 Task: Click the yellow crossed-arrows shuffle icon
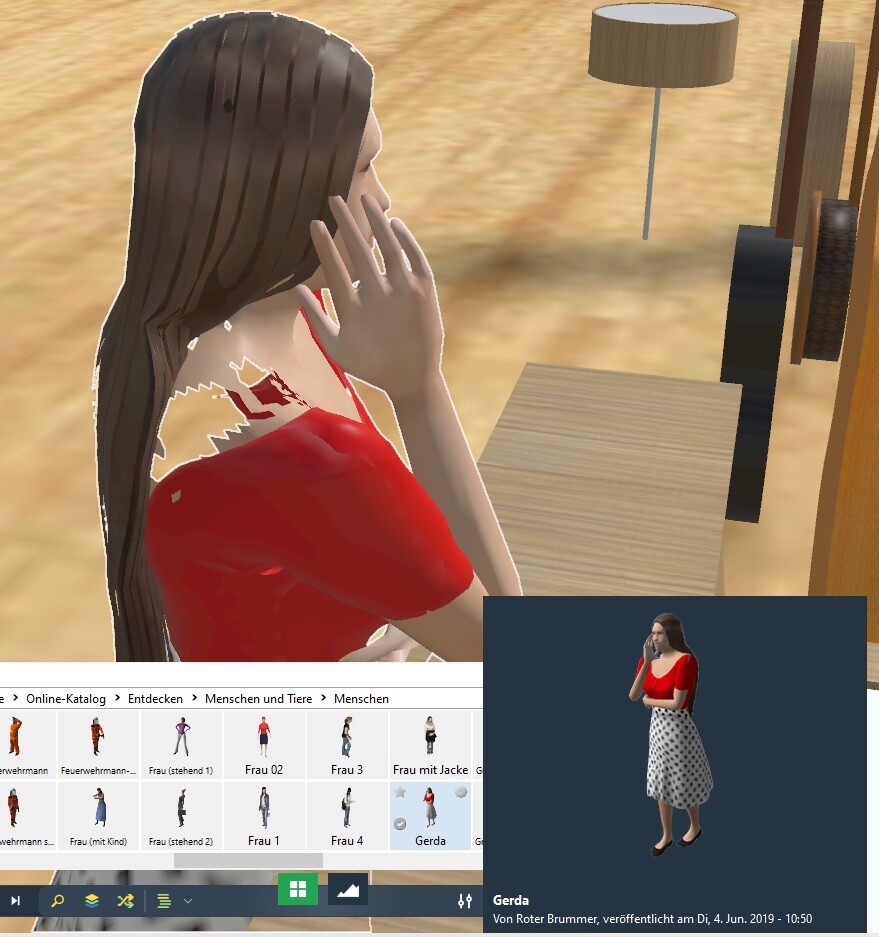coord(125,900)
